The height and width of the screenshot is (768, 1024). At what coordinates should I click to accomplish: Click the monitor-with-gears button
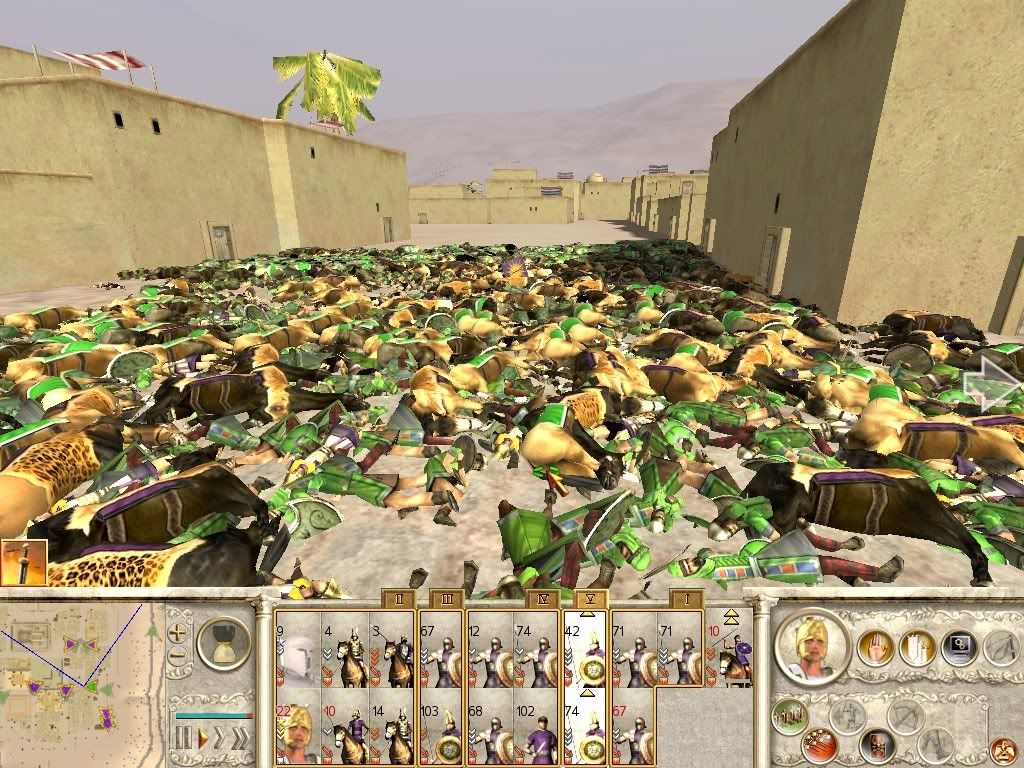[x=958, y=648]
